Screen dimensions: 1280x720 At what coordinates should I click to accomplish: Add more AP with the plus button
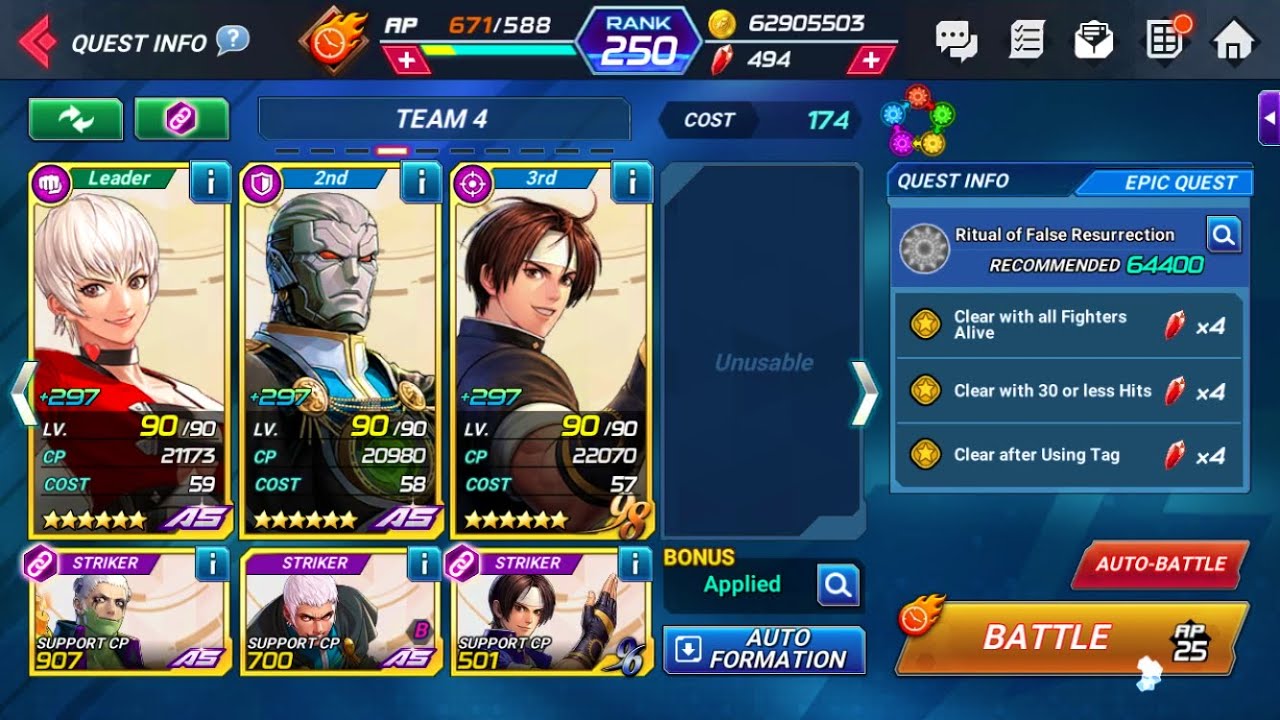406,60
